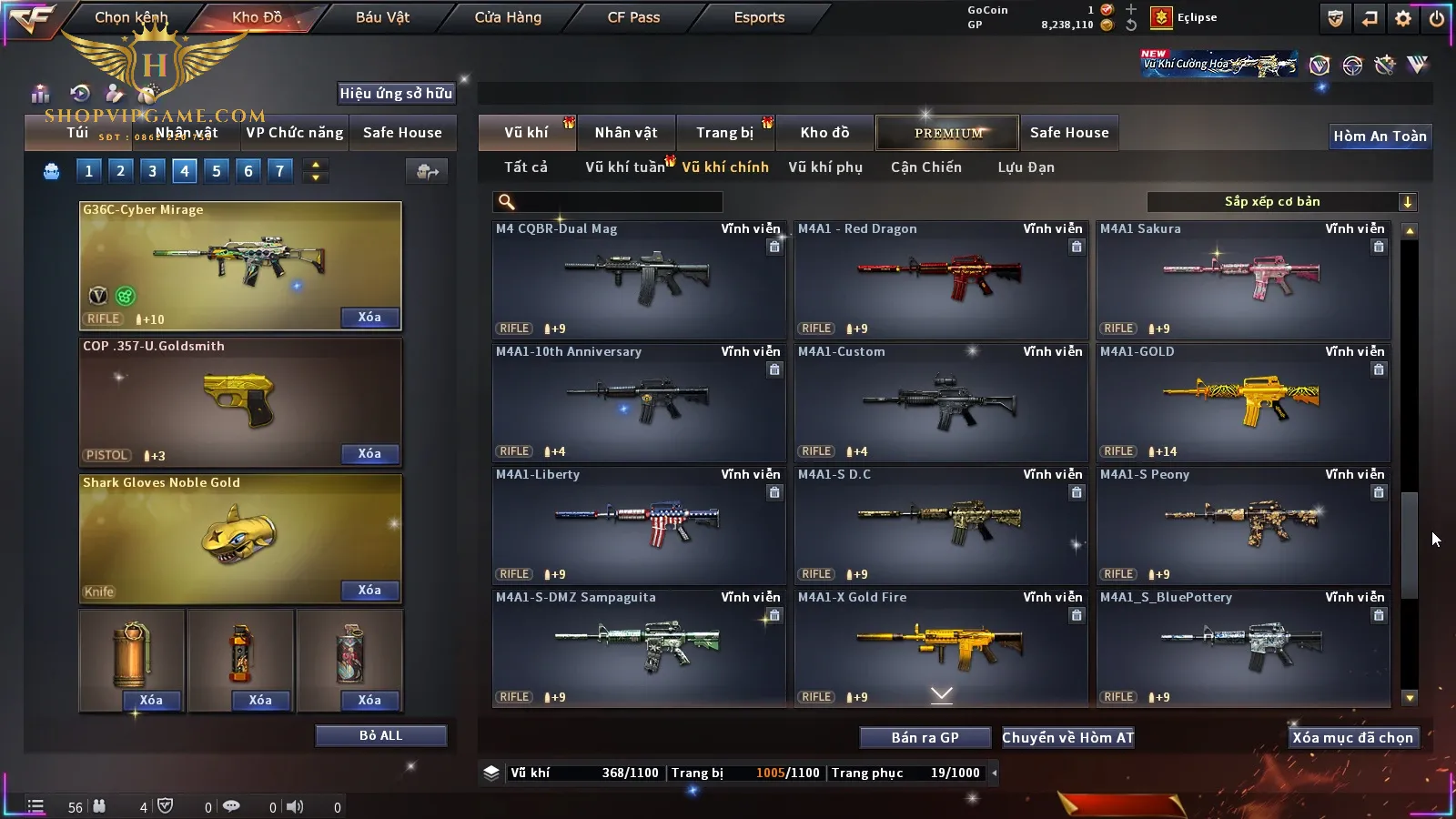Remove the G36C-Cyber Mirage with Xóa
The height and width of the screenshot is (819, 1456).
coord(369,318)
